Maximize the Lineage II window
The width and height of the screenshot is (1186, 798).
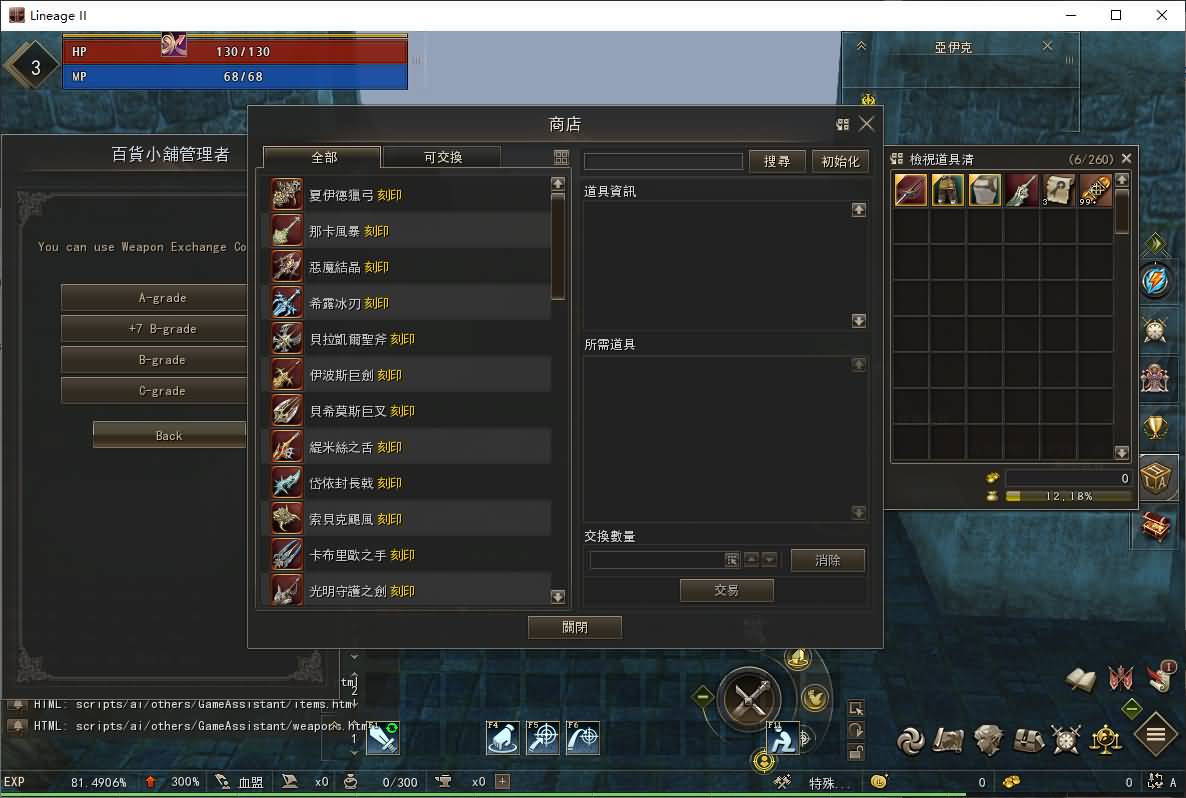pos(1116,15)
